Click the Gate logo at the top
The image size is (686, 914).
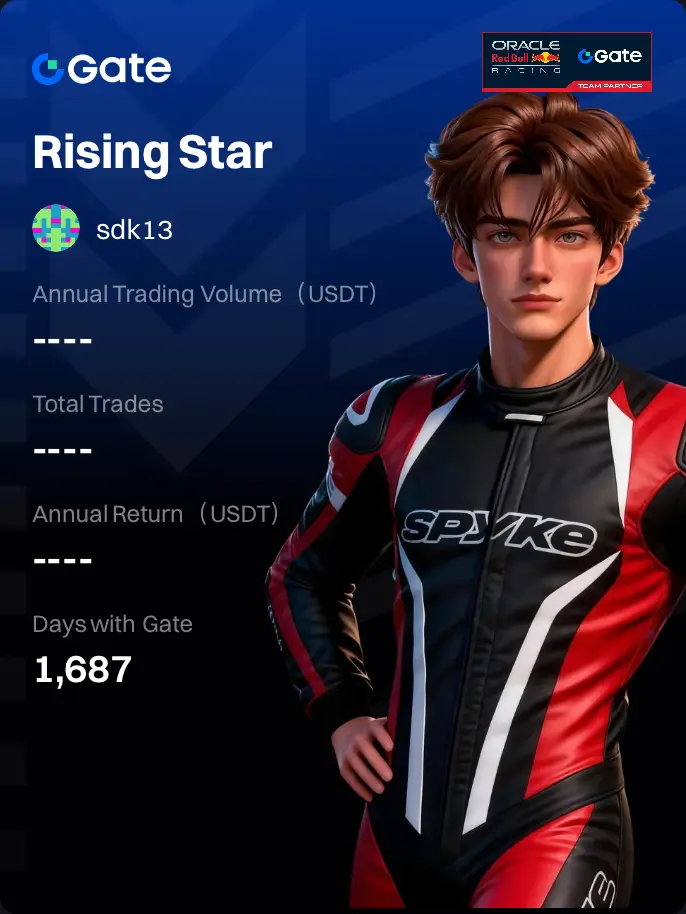coord(101,68)
